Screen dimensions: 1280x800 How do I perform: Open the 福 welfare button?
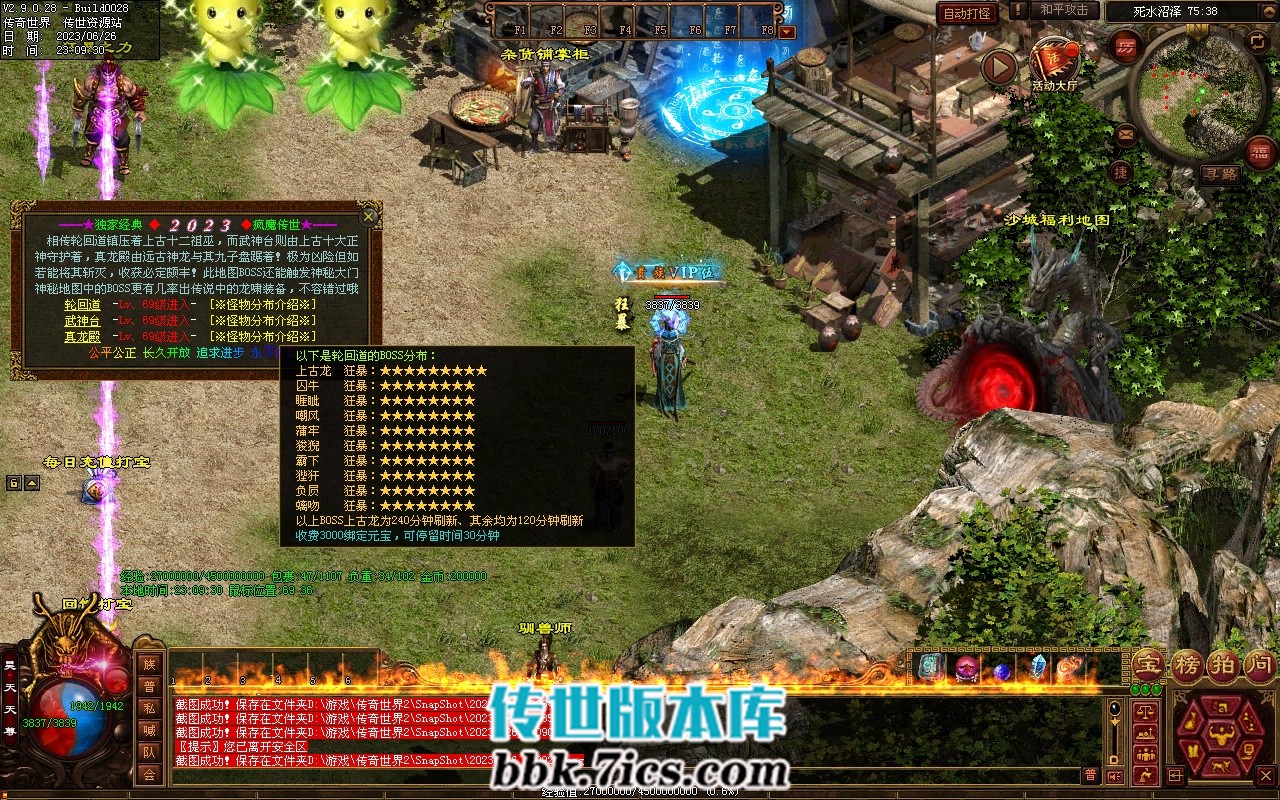pyautogui.click(x=1260, y=152)
